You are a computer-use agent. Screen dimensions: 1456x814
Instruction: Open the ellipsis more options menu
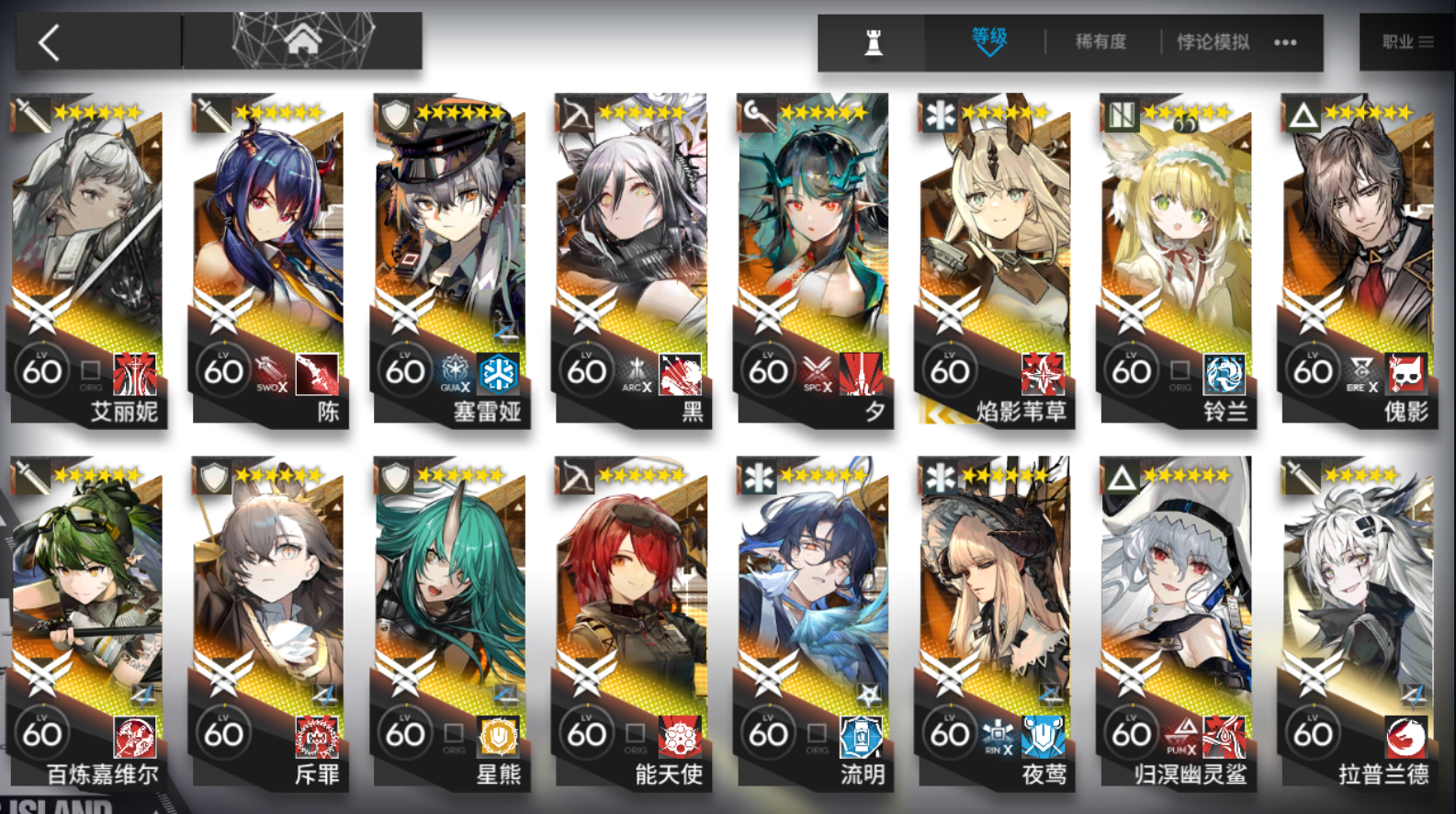pyautogui.click(x=1283, y=40)
